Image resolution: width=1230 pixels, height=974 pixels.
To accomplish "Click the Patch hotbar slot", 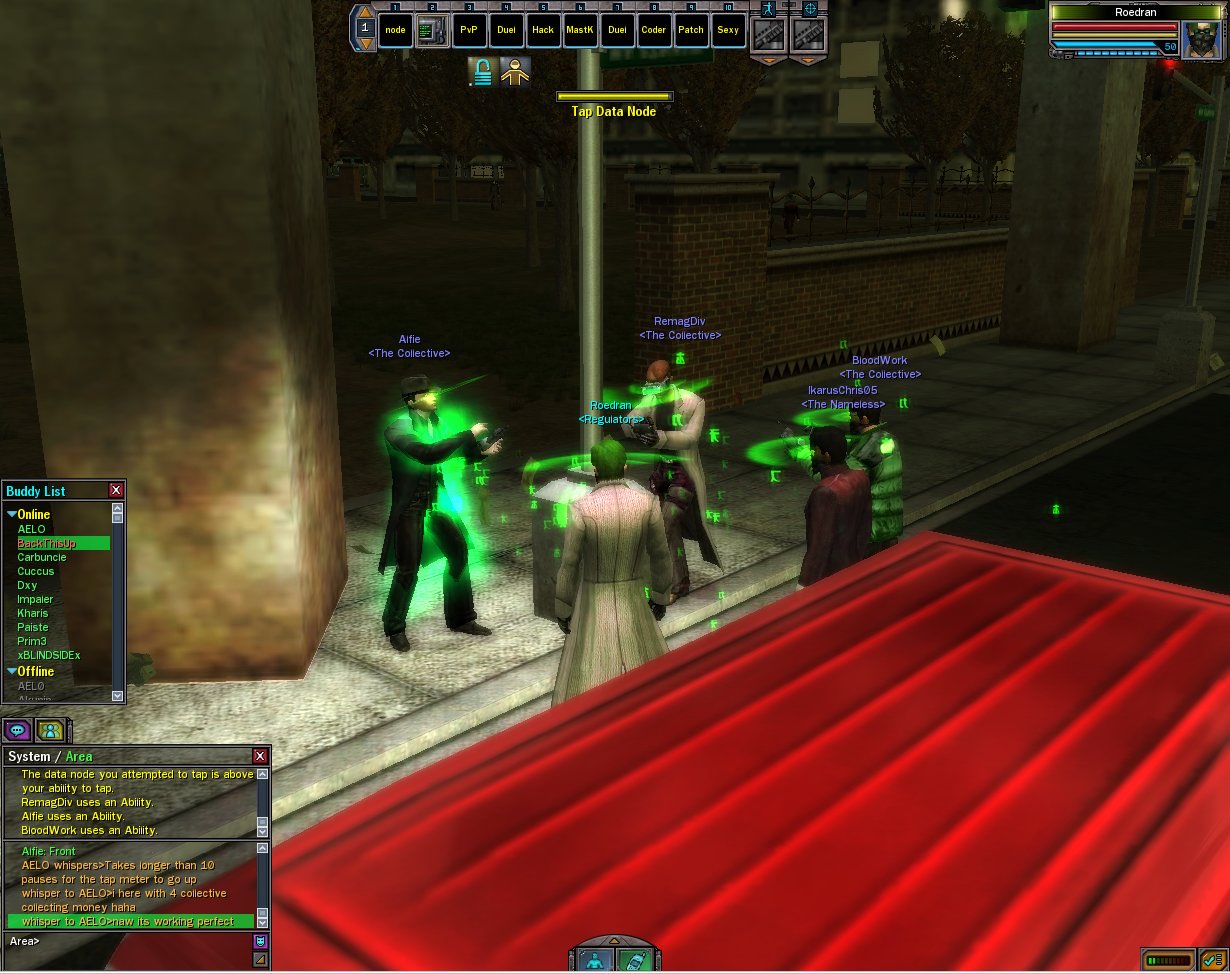I will click(x=691, y=30).
